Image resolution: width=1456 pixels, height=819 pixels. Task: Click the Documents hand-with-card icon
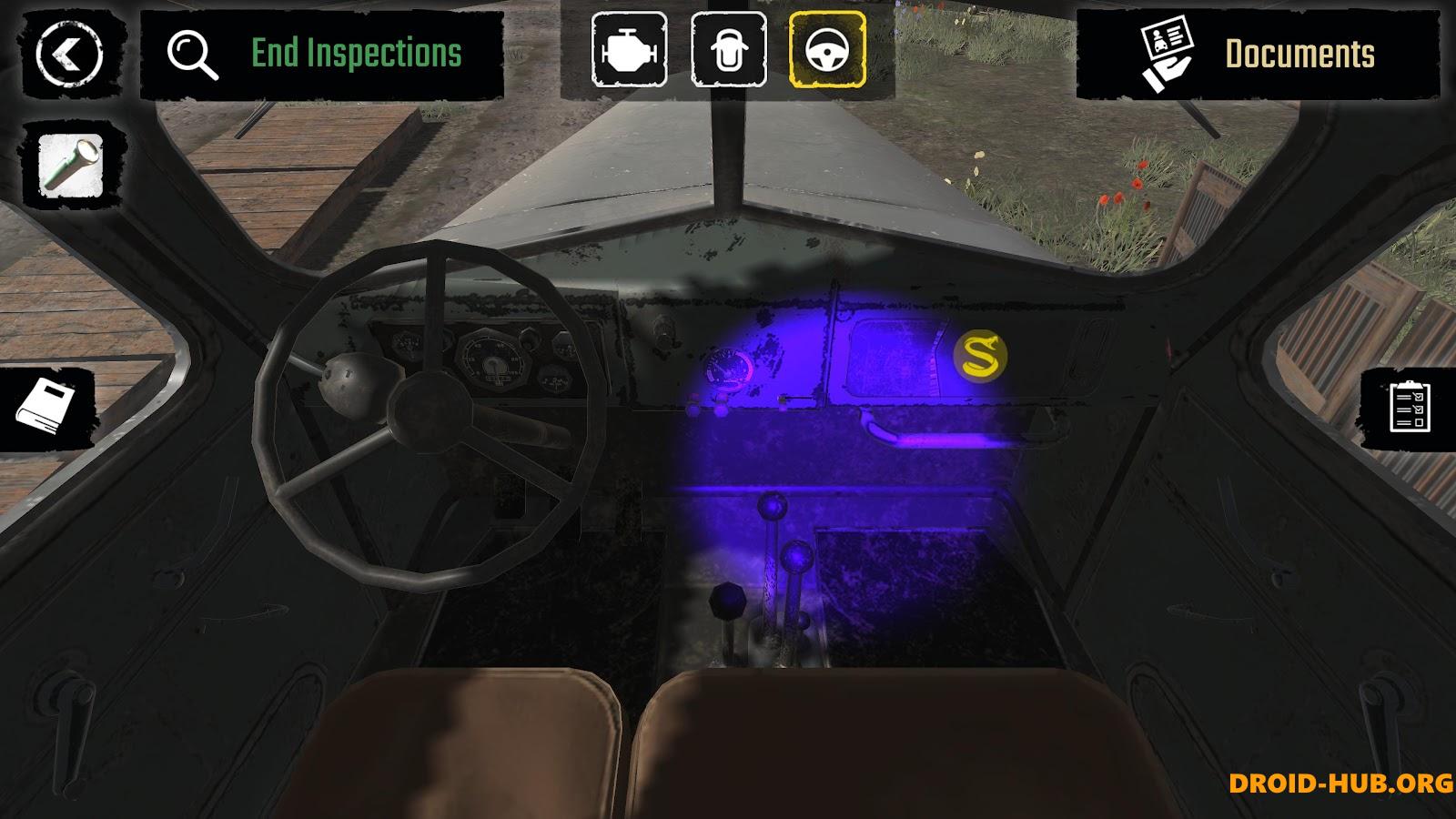(1168, 53)
